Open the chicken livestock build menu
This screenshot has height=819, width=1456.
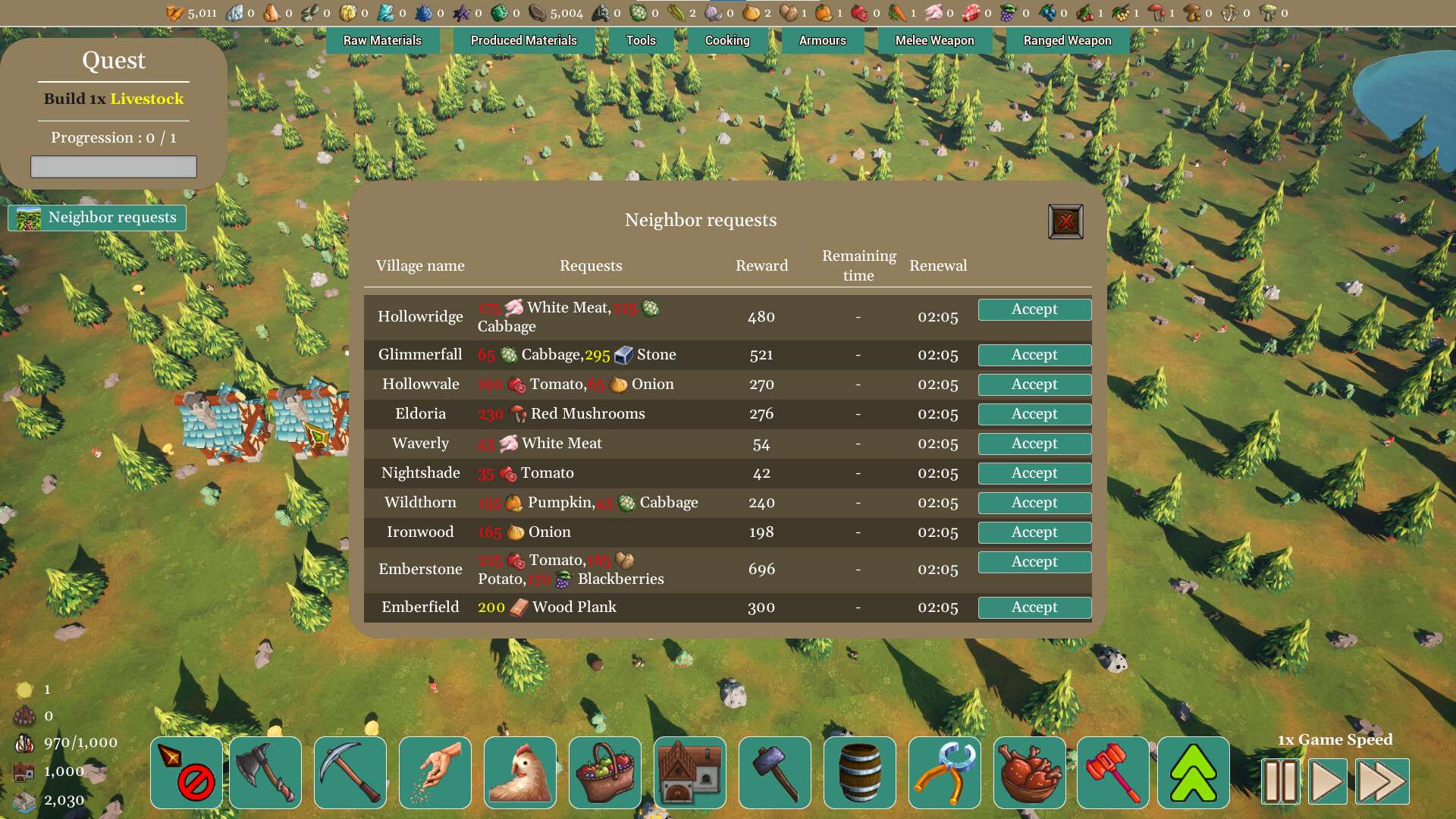(x=520, y=772)
